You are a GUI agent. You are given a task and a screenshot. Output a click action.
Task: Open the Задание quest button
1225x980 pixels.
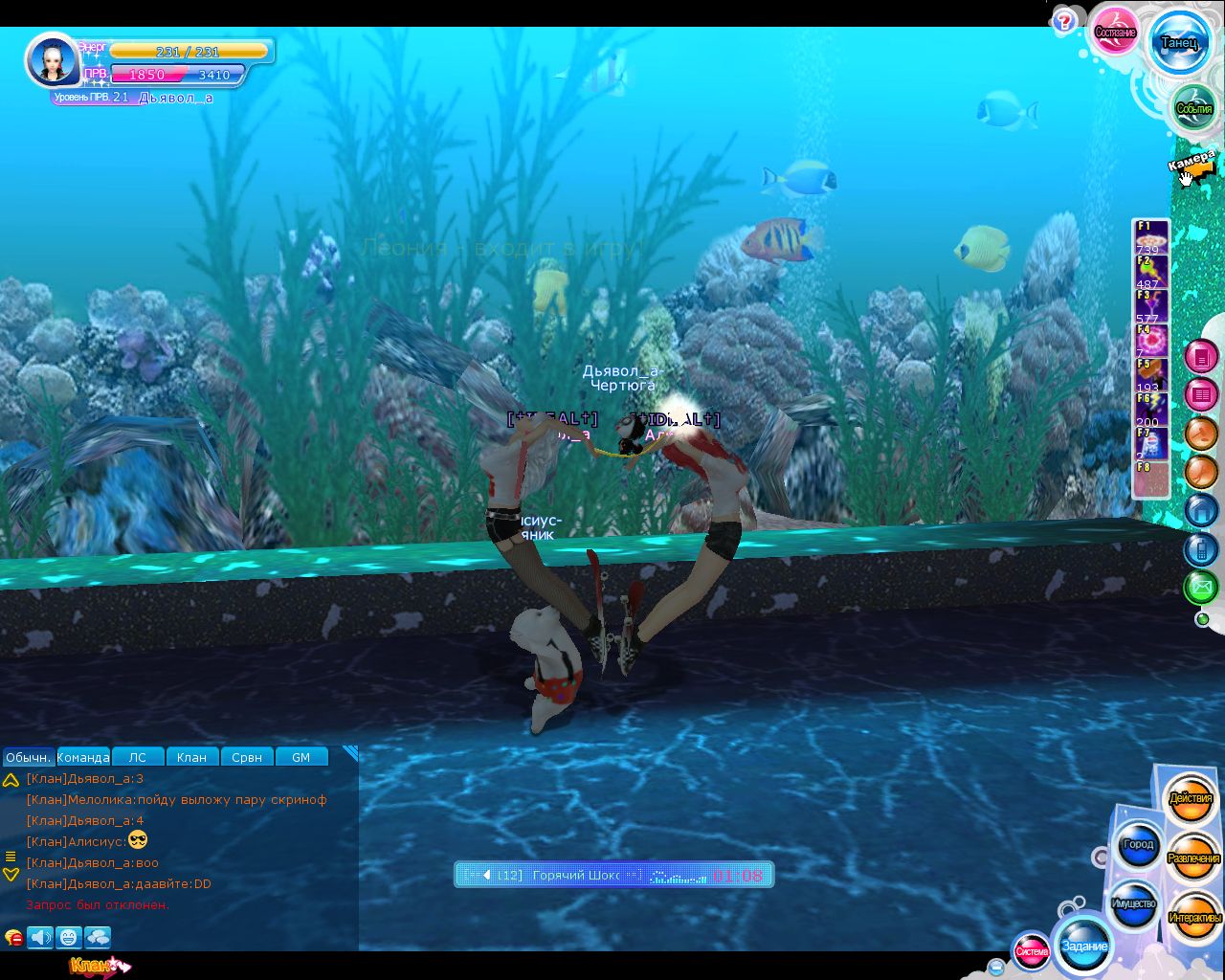coord(1084,946)
